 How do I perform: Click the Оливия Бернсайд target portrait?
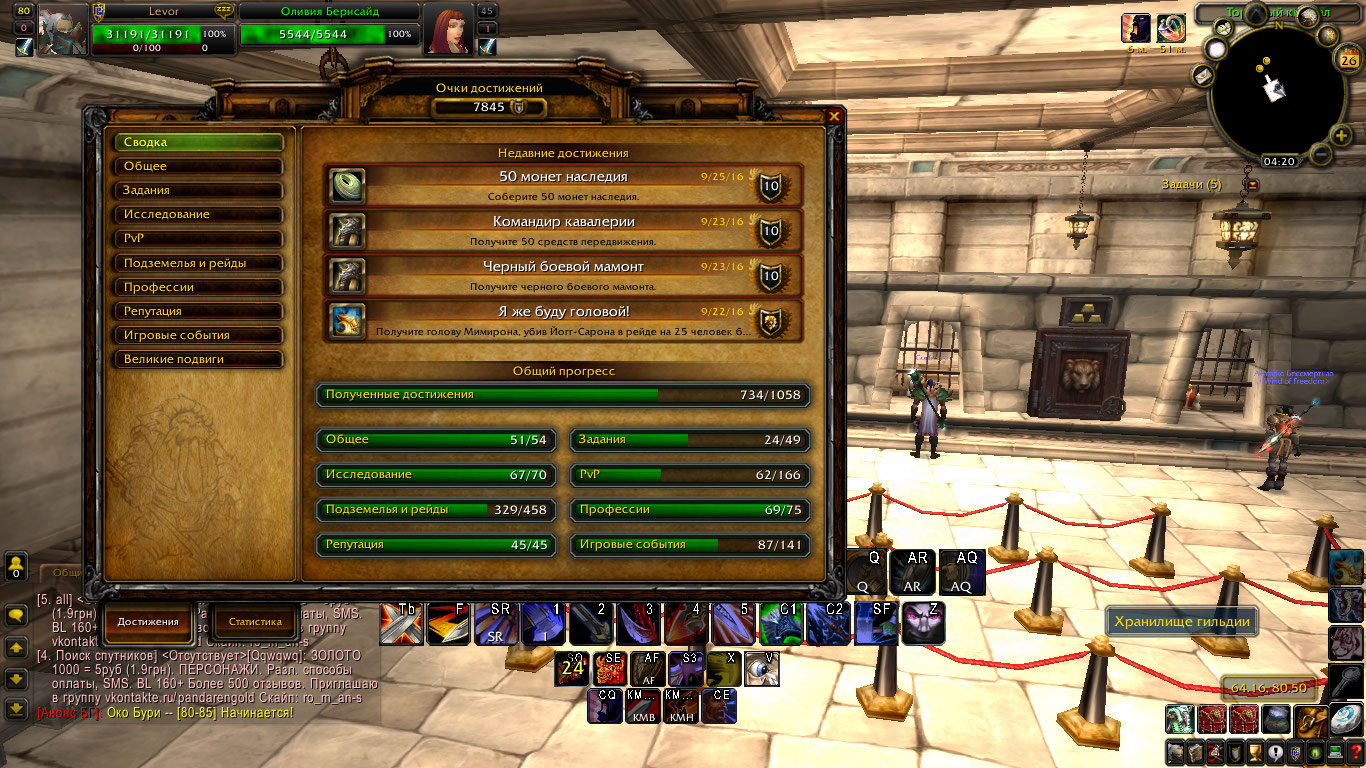[x=448, y=29]
